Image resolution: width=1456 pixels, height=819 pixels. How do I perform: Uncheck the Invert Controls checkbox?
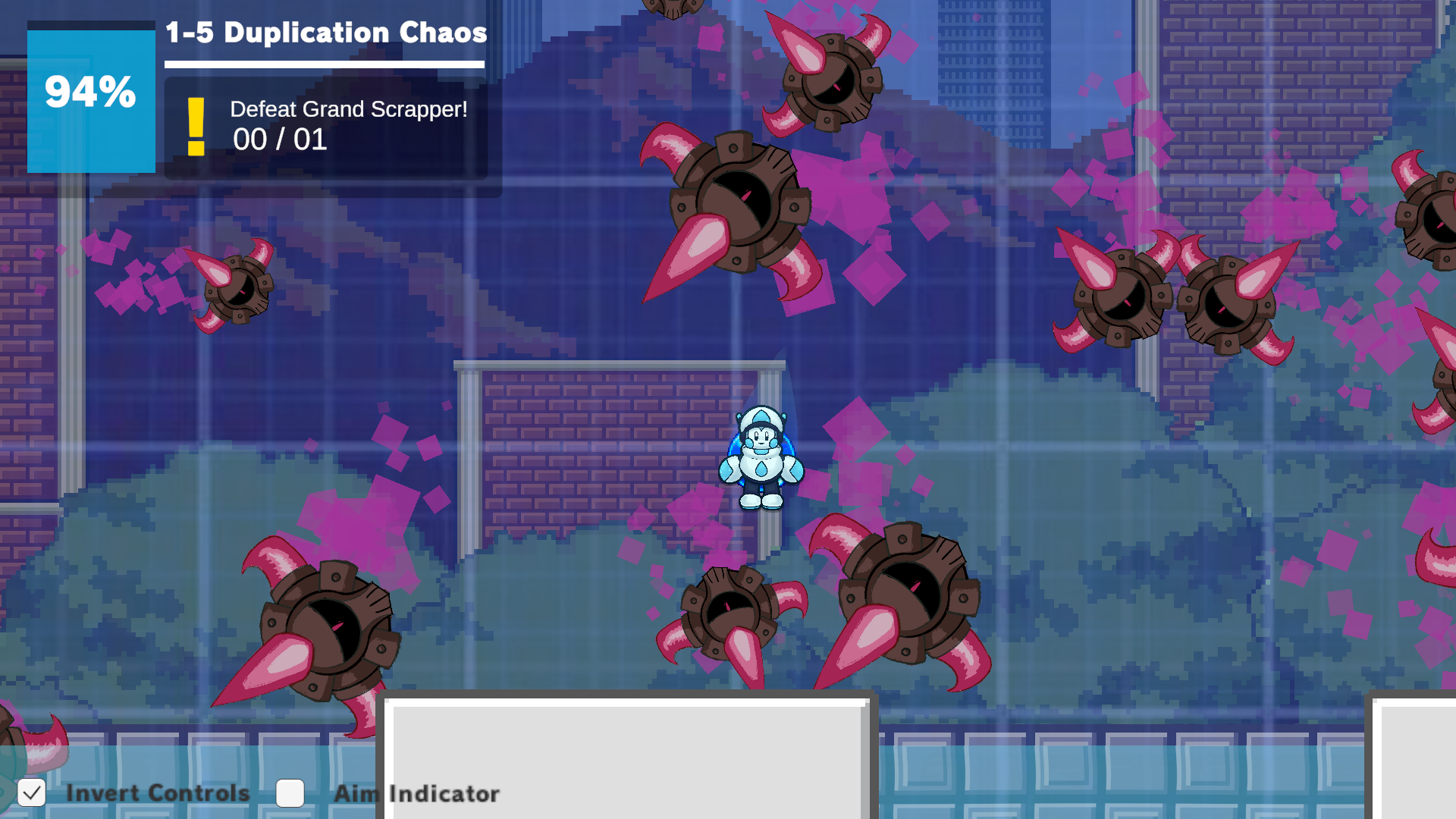32,793
